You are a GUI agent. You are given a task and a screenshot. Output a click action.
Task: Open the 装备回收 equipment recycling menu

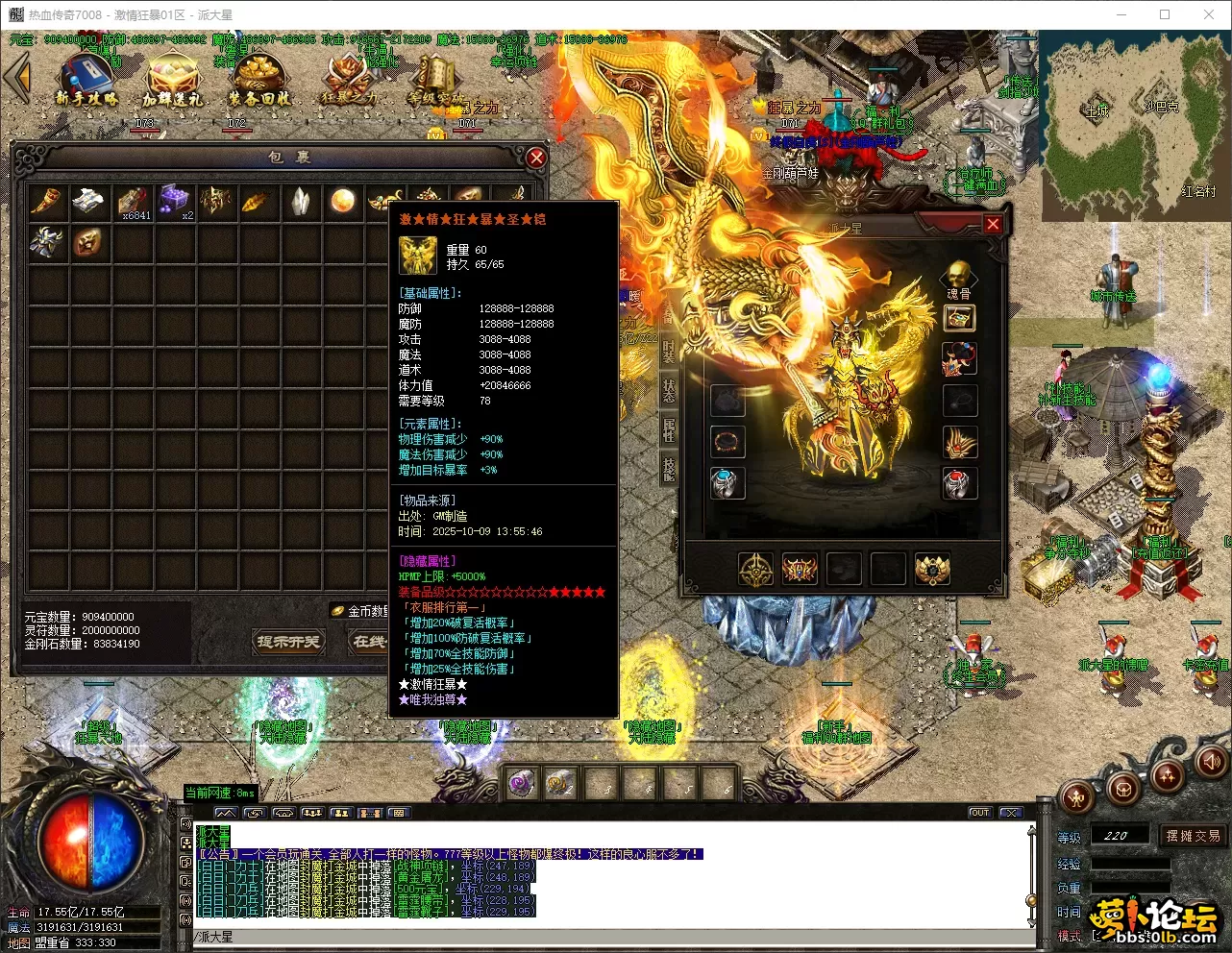[259, 80]
